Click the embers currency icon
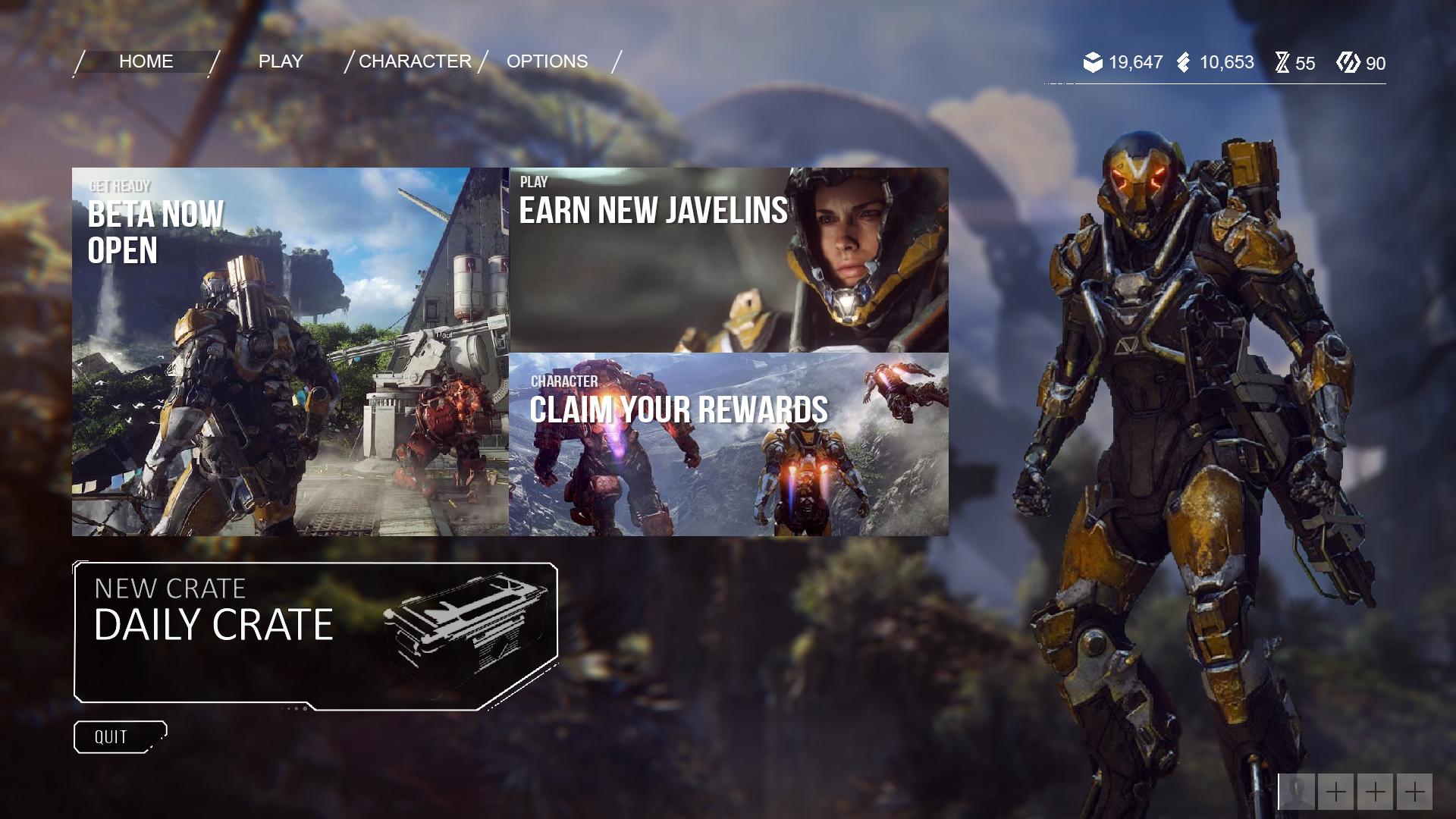 [1183, 62]
